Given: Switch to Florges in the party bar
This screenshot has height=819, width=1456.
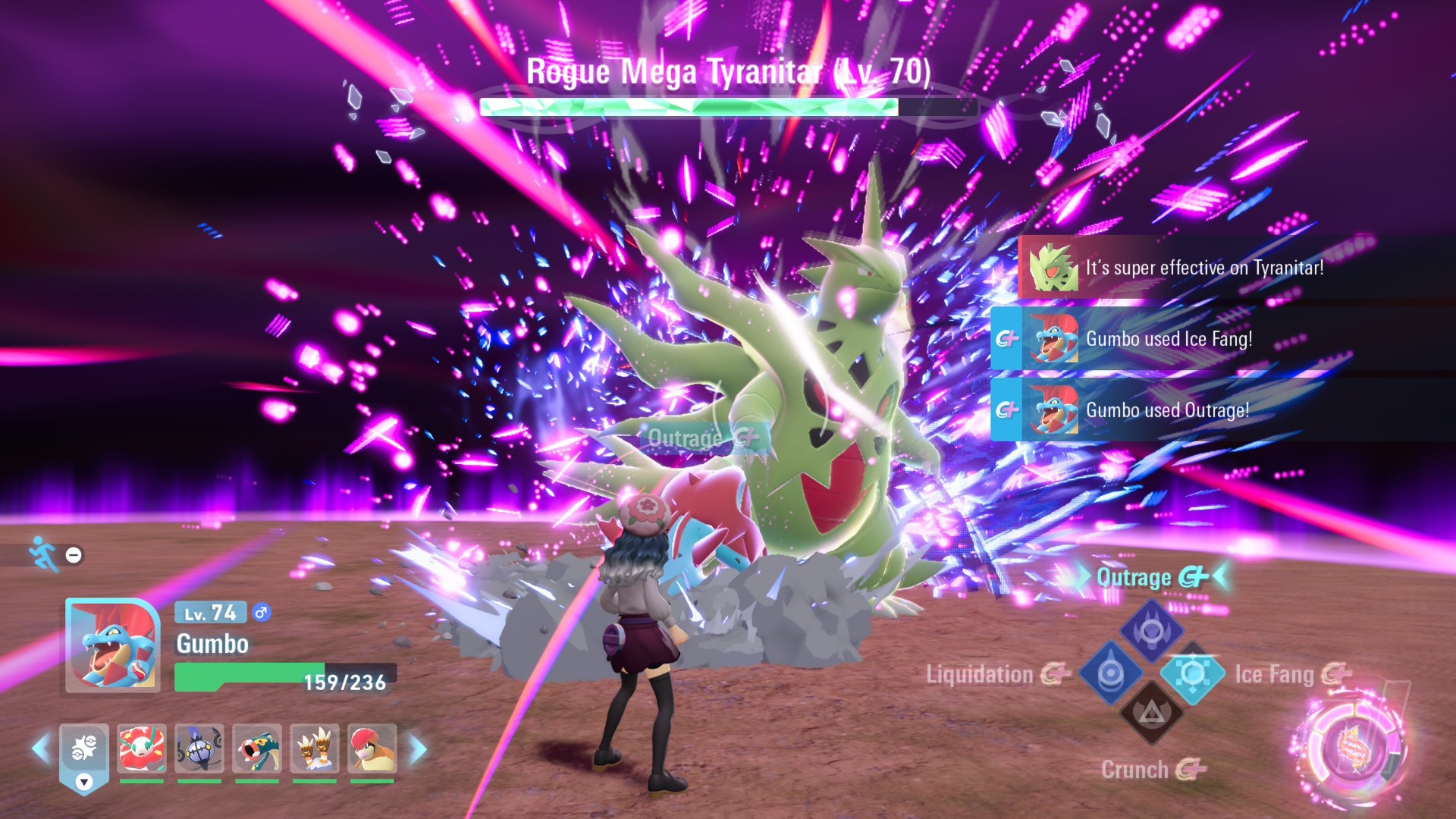Looking at the screenshot, I should (x=141, y=748).
